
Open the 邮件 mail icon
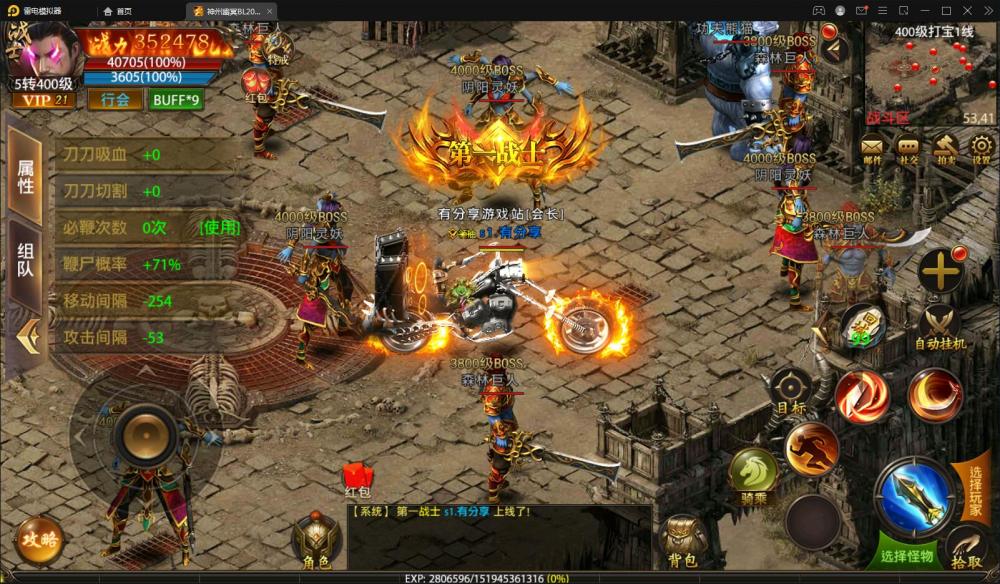872,149
